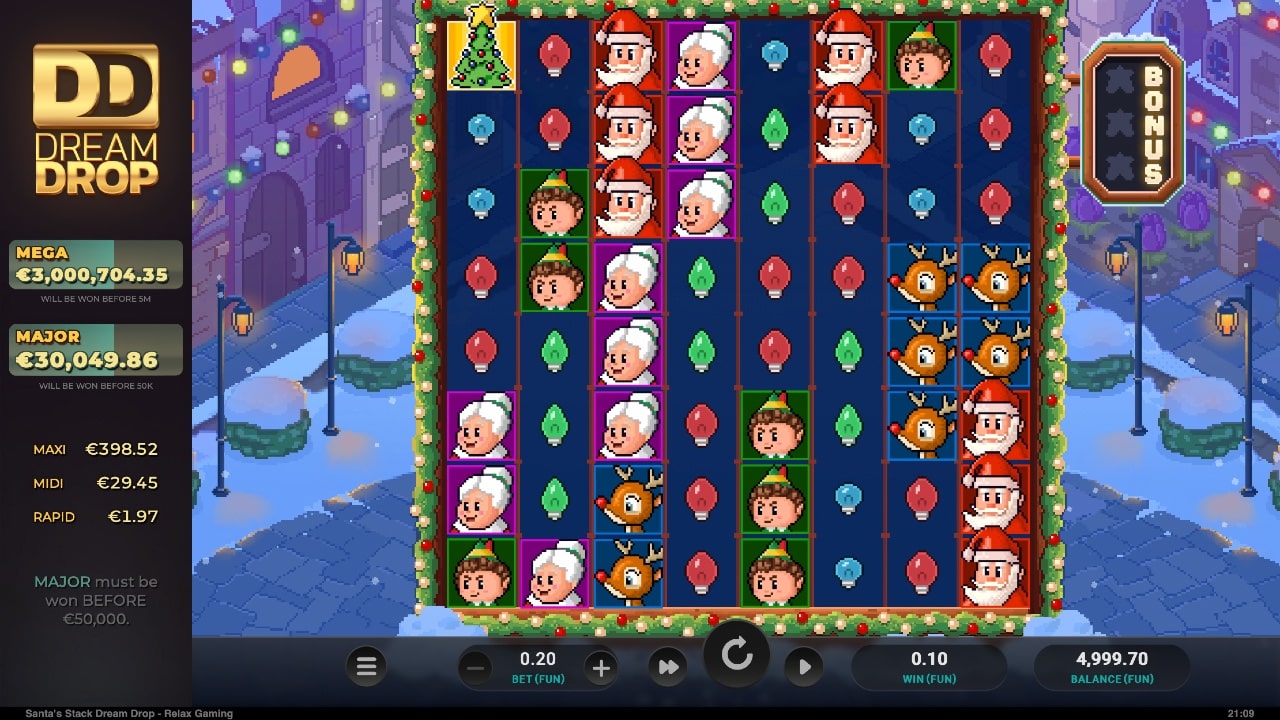This screenshot has width=1280, height=720.
Task: Start autoplay with the play icon
Action: [x=806, y=666]
